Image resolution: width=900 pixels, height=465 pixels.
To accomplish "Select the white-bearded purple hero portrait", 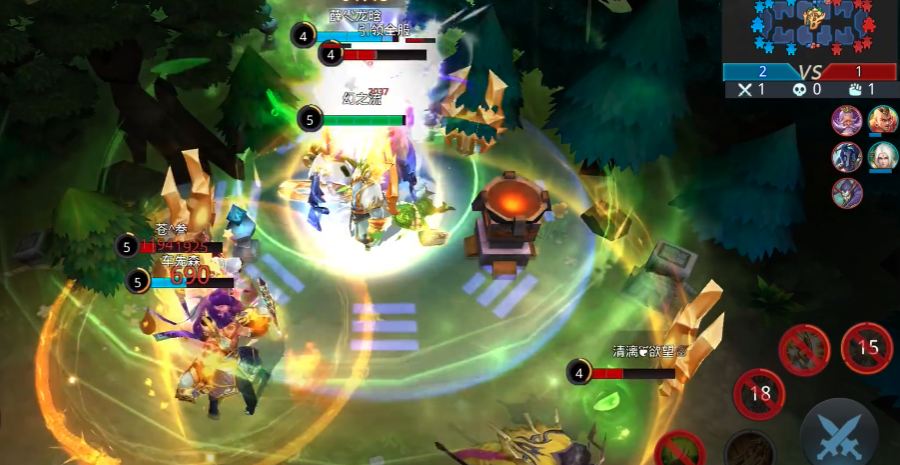I will pos(846,120).
